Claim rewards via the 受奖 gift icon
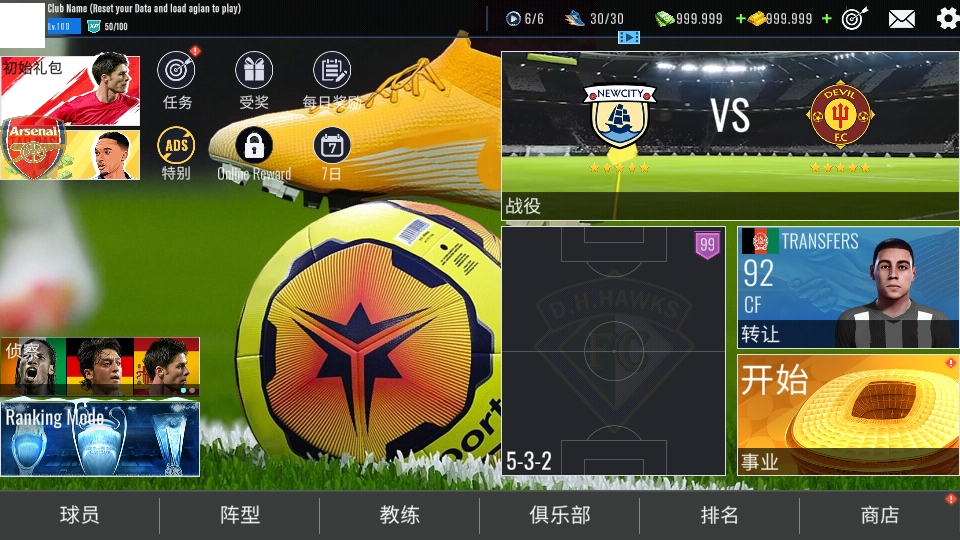 click(254, 71)
